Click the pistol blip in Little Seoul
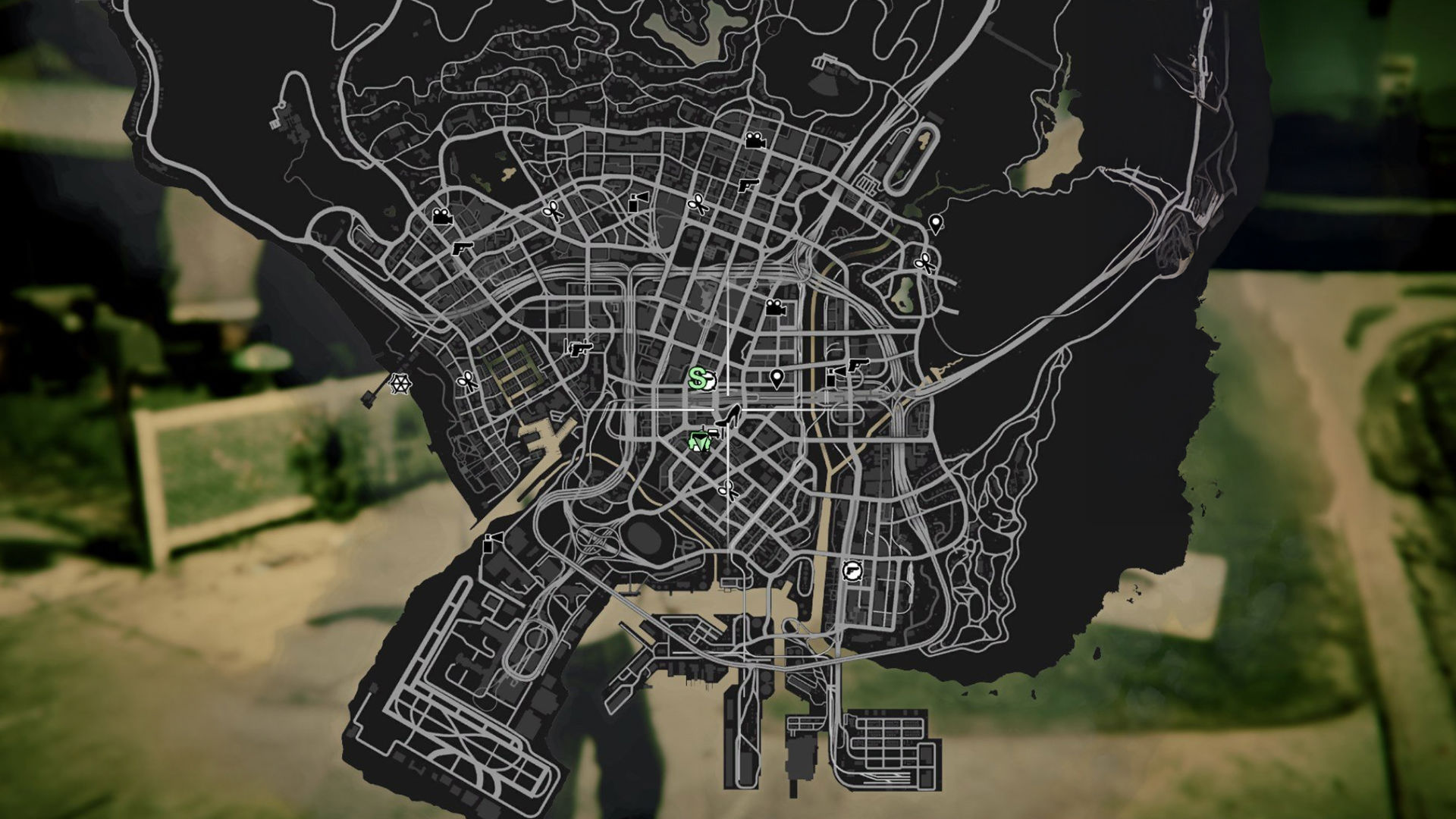The image size is (1456, 819). pyautogui.click(x=579, y=350)
